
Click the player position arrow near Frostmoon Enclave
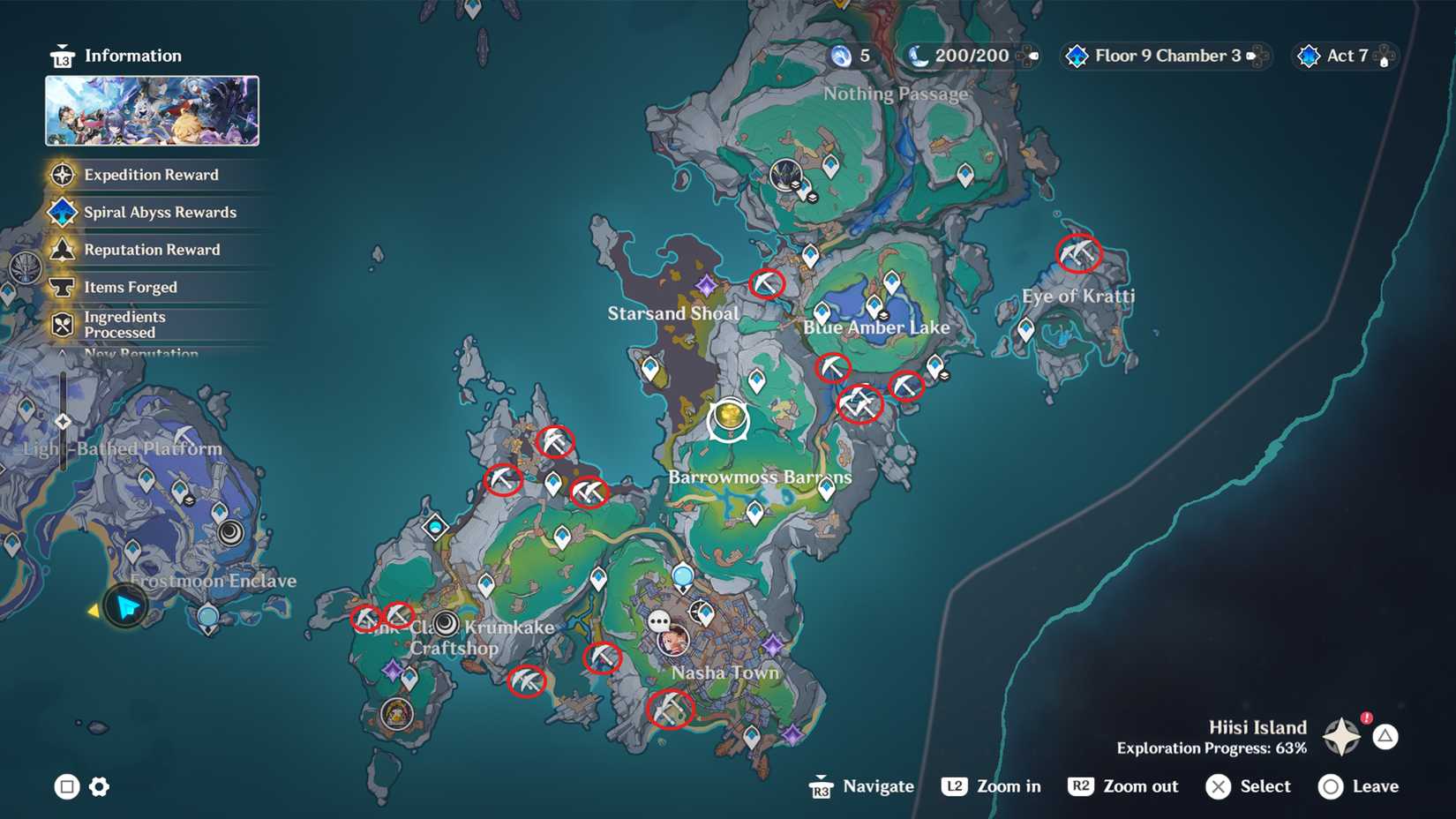coord(125,606)
